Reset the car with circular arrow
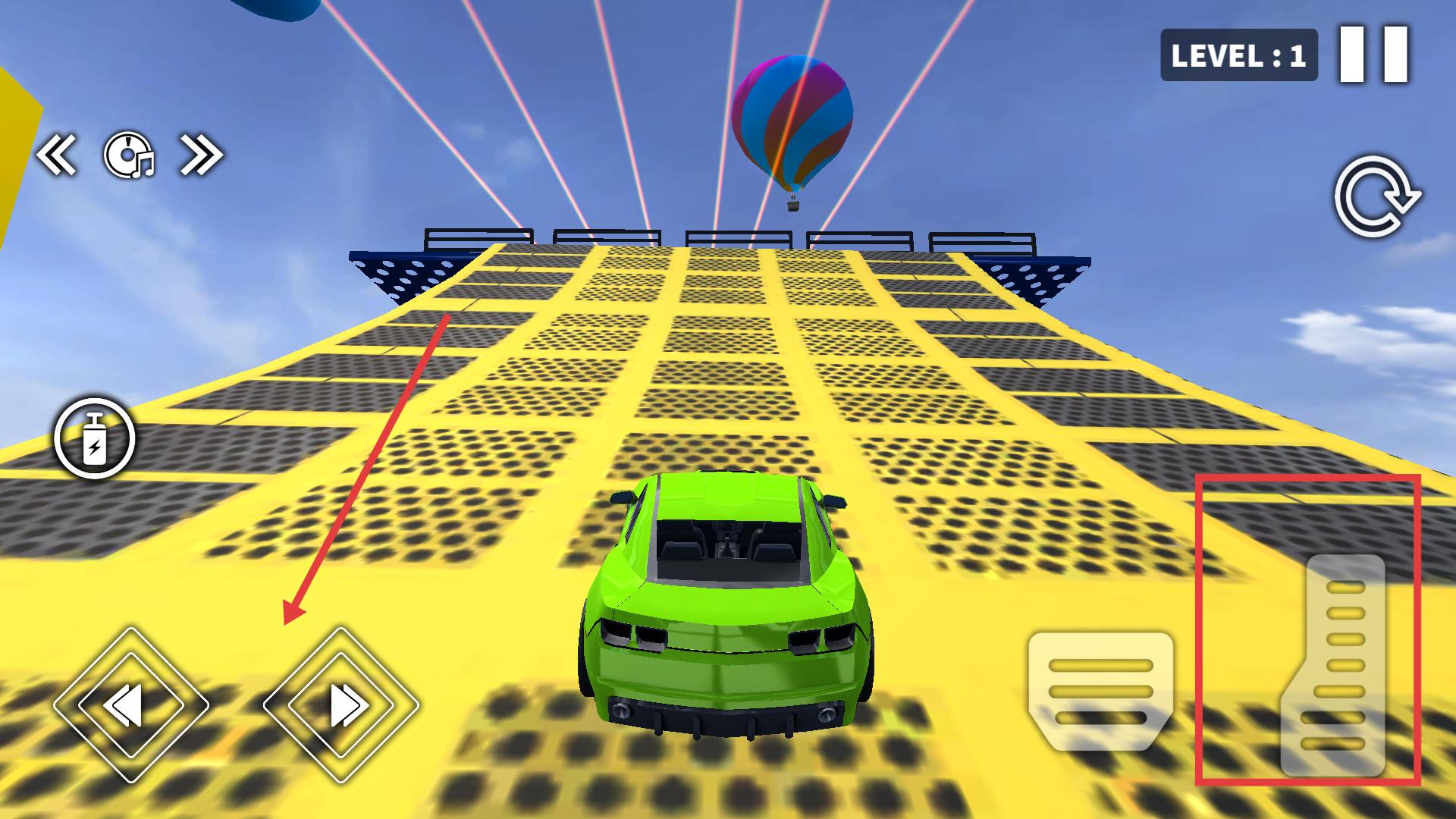The height and width of the screenshot is (819, 1456). pyautogui.click(x=1376, y=196)
